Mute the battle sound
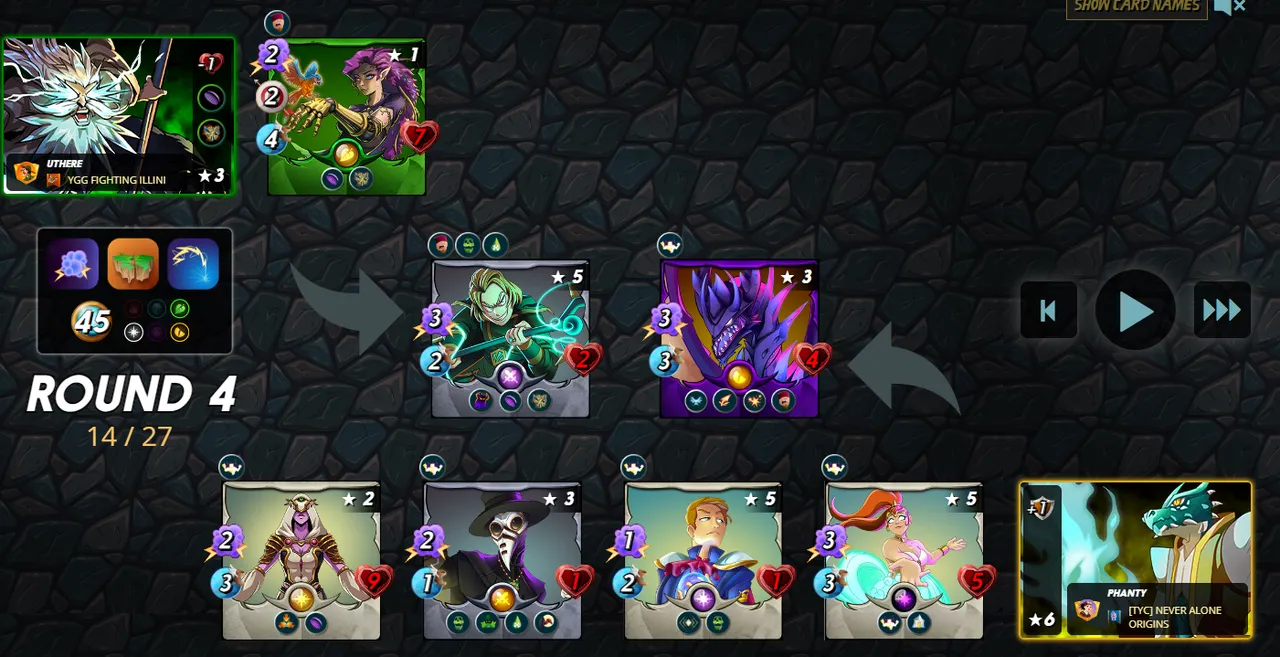 click(x=1229, y=7)
